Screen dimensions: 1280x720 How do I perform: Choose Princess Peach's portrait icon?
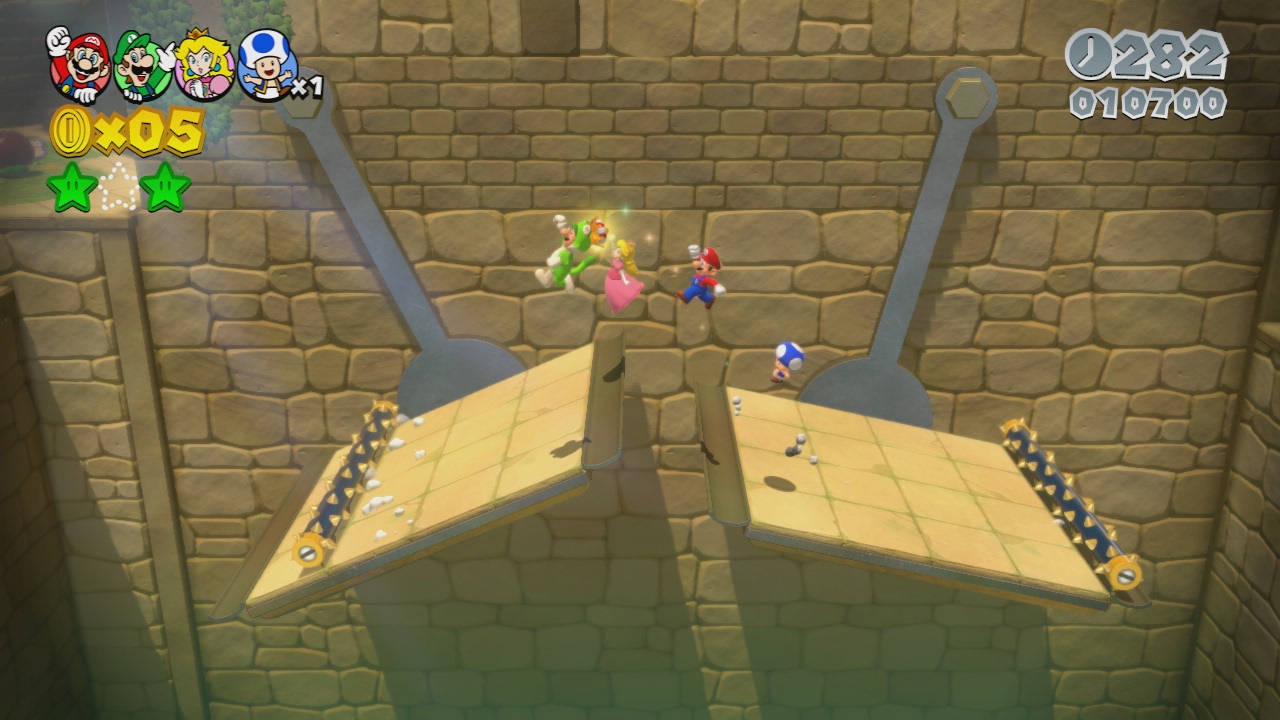[x=205, y=66]
